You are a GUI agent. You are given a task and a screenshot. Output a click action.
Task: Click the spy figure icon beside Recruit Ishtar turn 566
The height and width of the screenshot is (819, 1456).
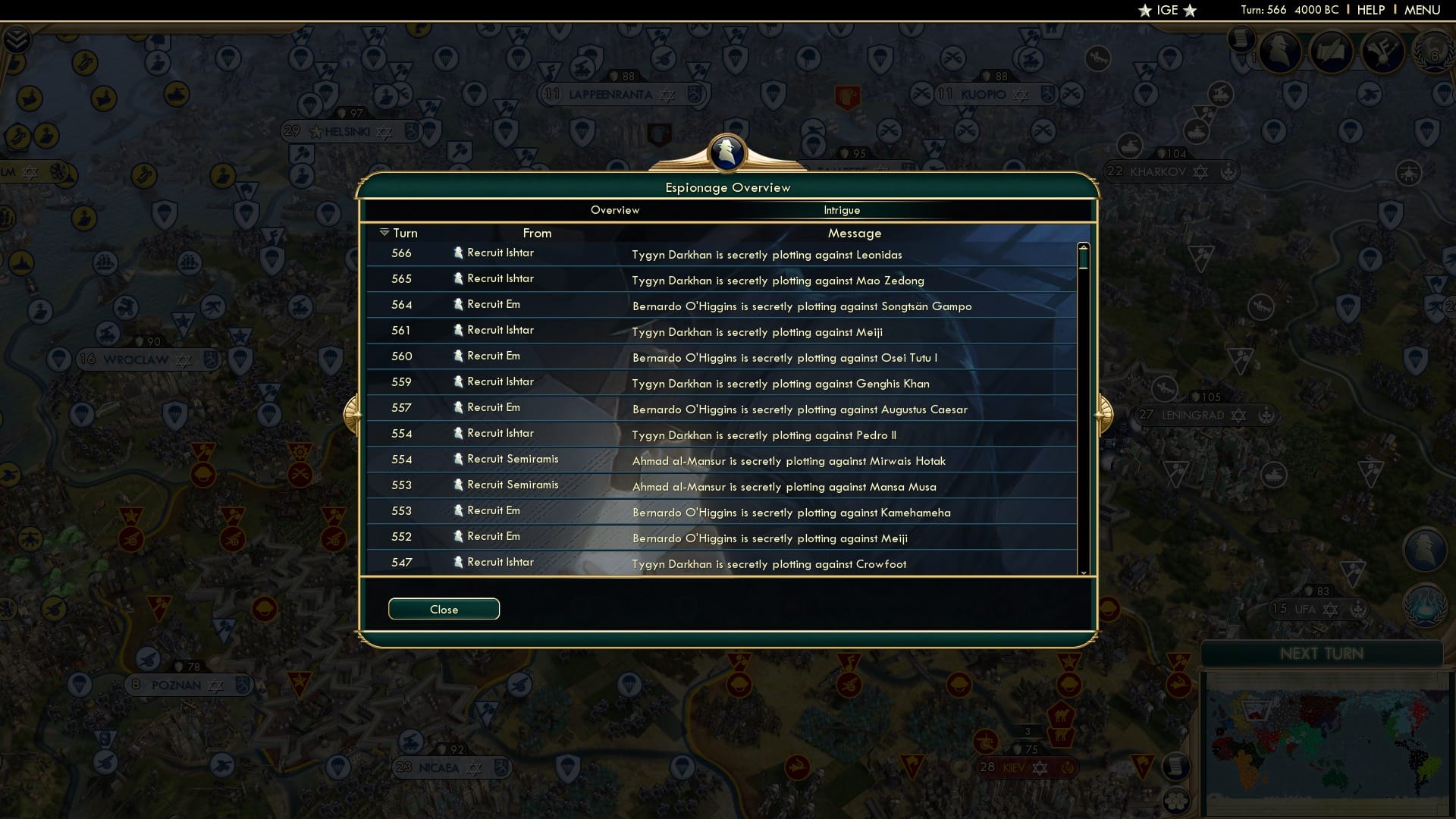[x=458, y=253]
